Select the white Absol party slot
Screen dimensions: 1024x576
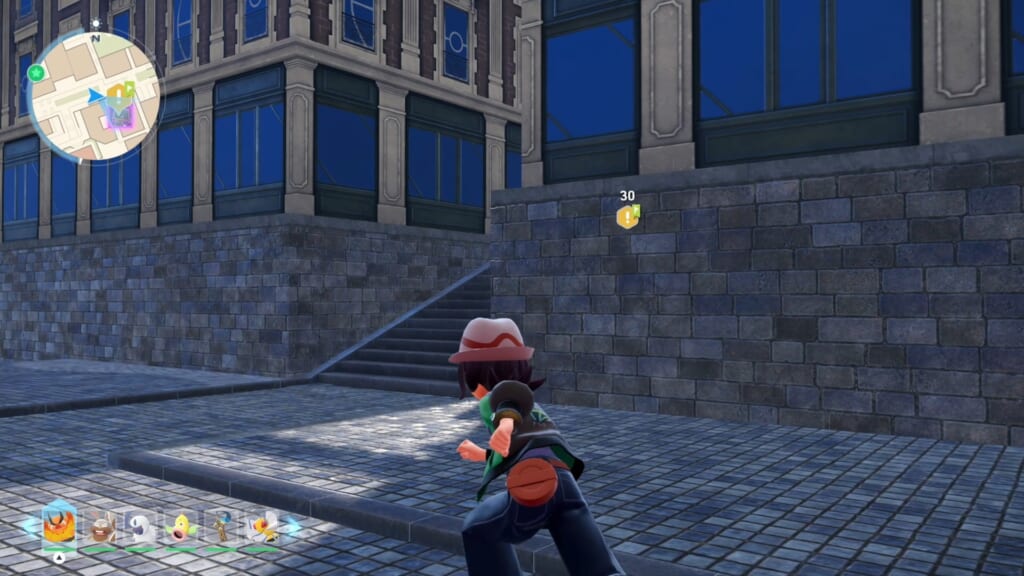(139, 527)
